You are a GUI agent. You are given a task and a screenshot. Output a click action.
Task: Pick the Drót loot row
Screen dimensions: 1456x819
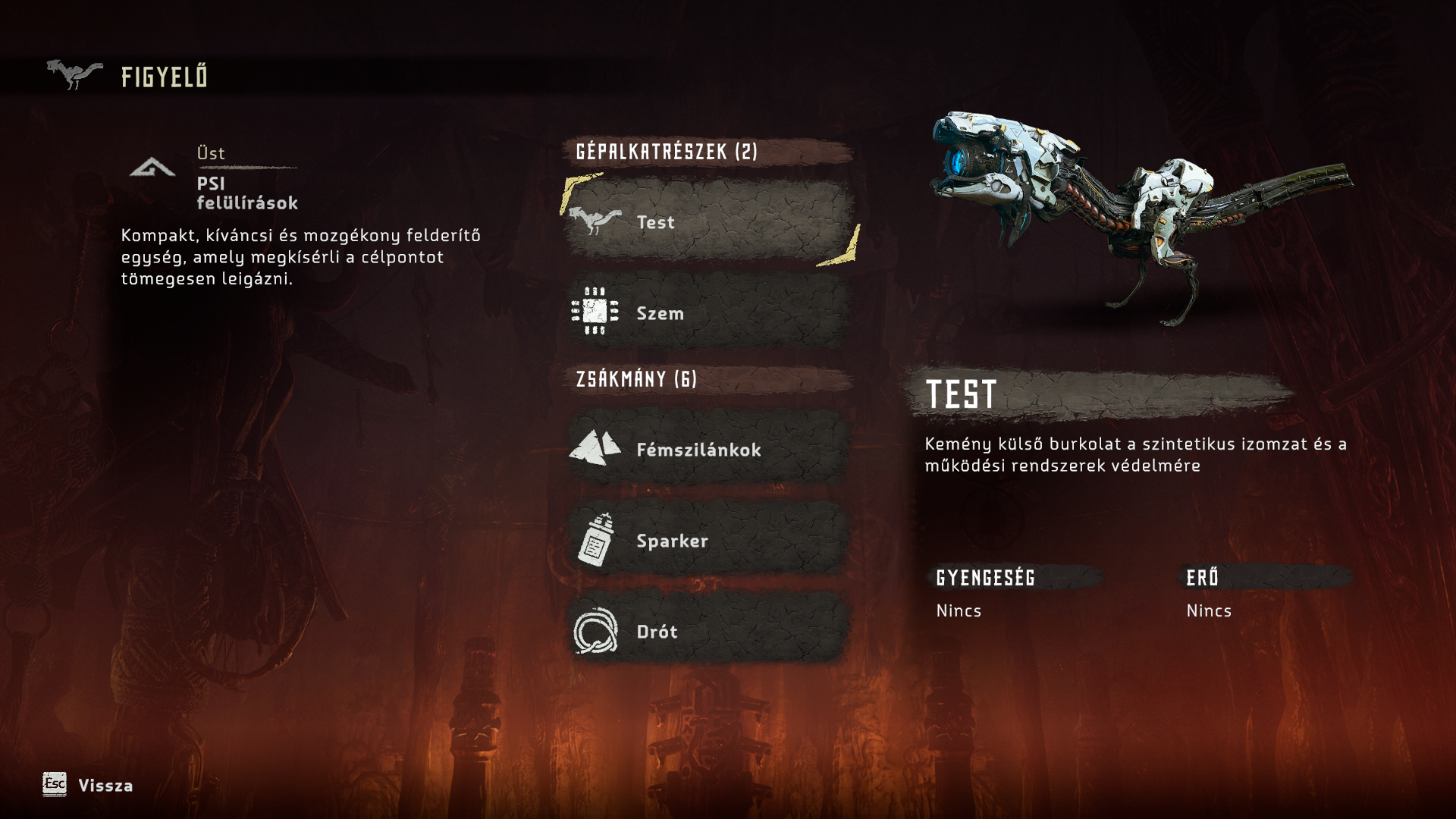[x=709, y=631]
